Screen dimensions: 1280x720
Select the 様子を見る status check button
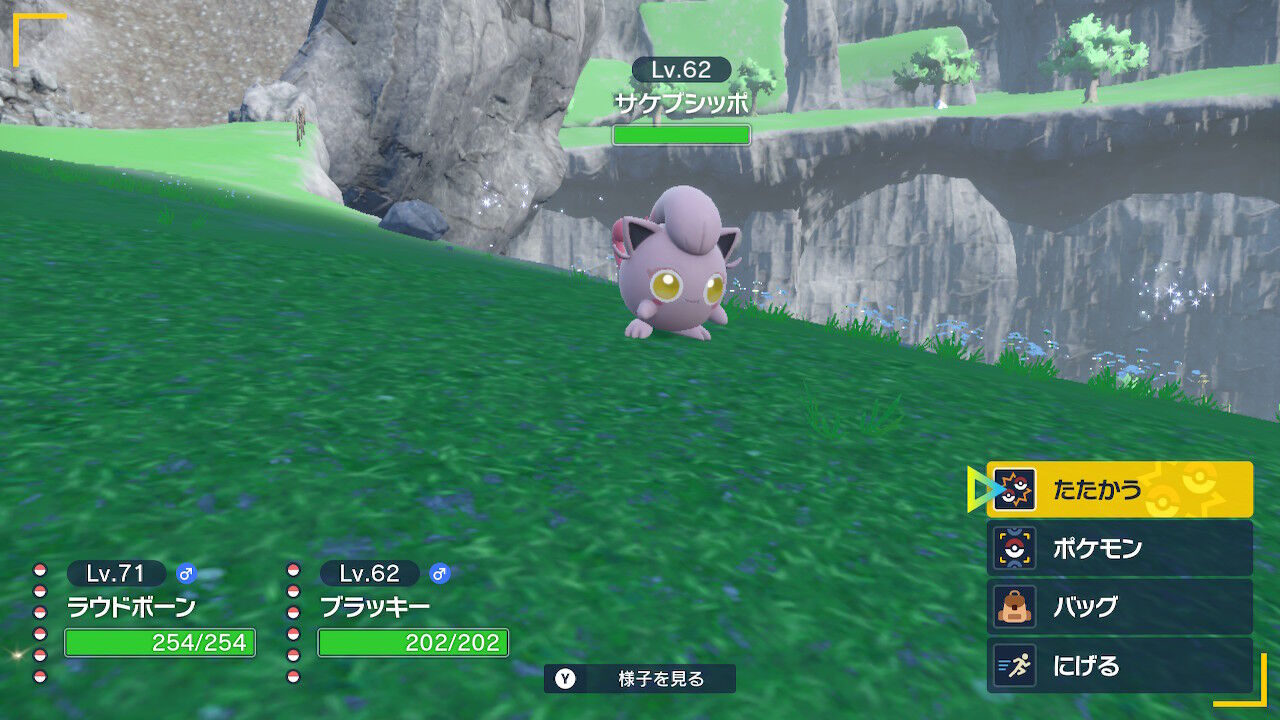pos(640,679)
